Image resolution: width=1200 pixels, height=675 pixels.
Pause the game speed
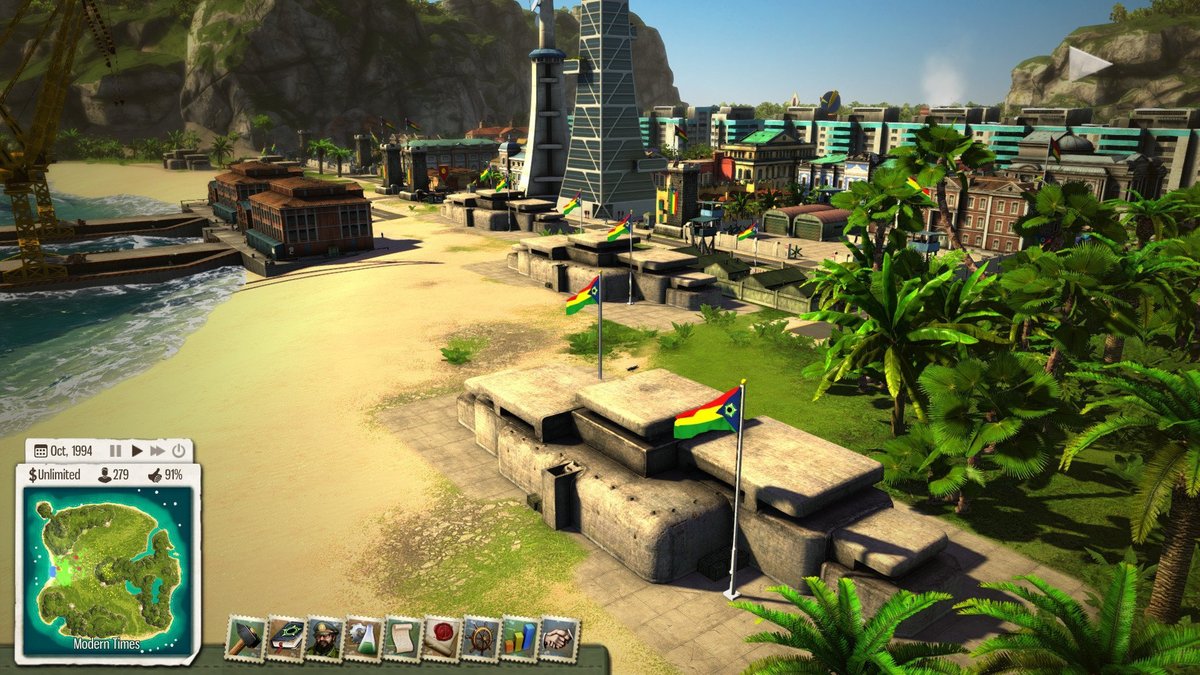coord(115,451)
